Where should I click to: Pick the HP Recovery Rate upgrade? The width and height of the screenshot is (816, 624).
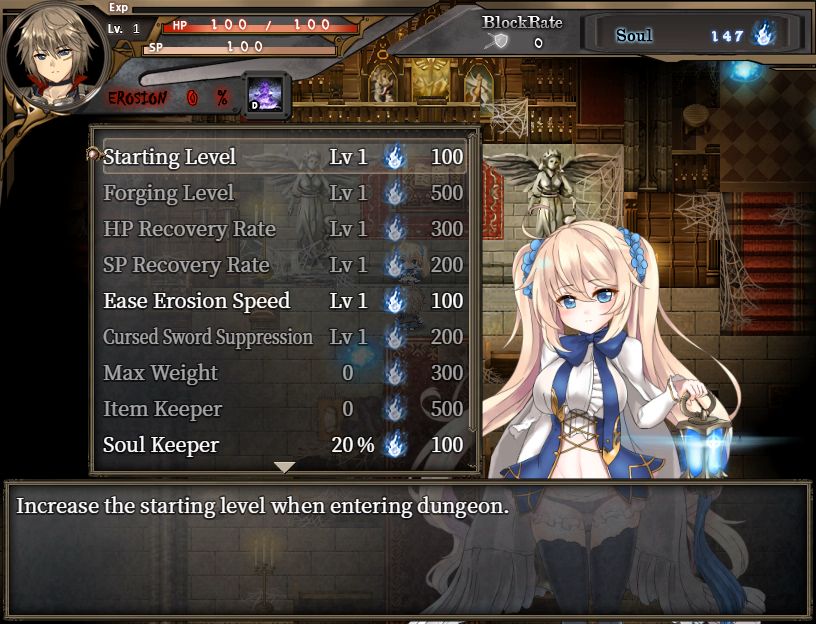(x=283, y=229)
